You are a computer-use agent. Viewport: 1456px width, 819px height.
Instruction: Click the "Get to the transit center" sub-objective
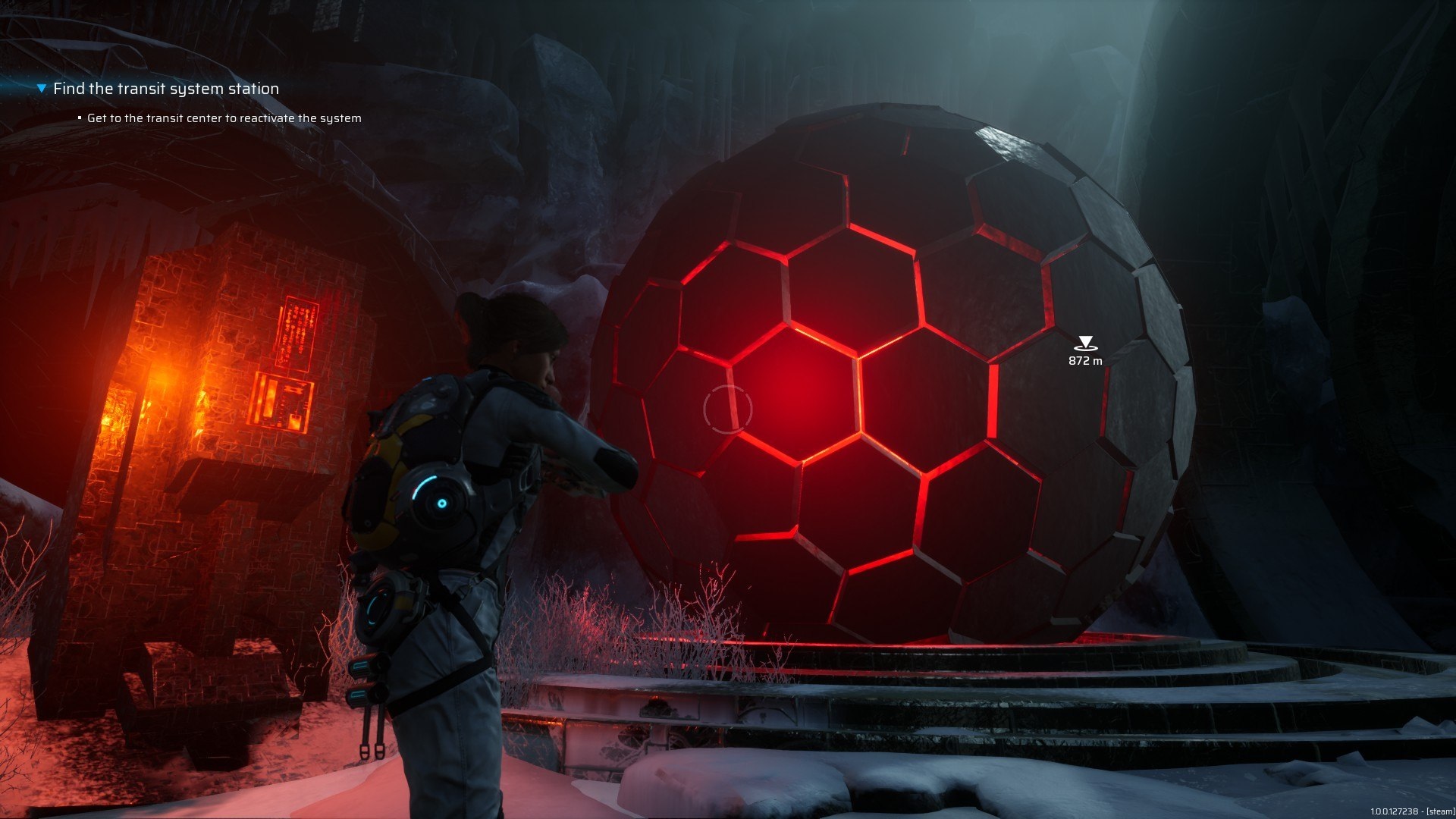224,118
